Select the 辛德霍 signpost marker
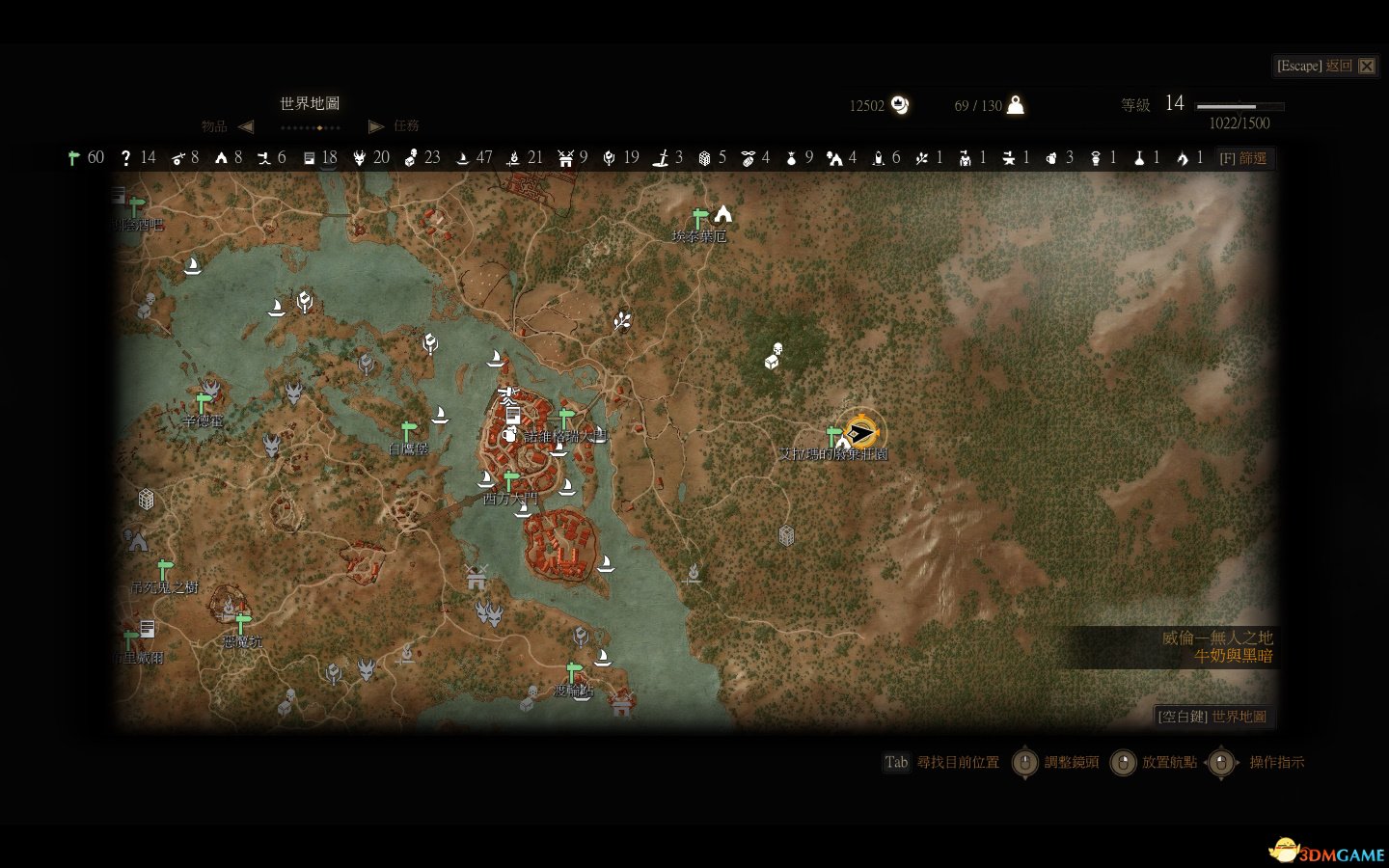 click(203, 402)
